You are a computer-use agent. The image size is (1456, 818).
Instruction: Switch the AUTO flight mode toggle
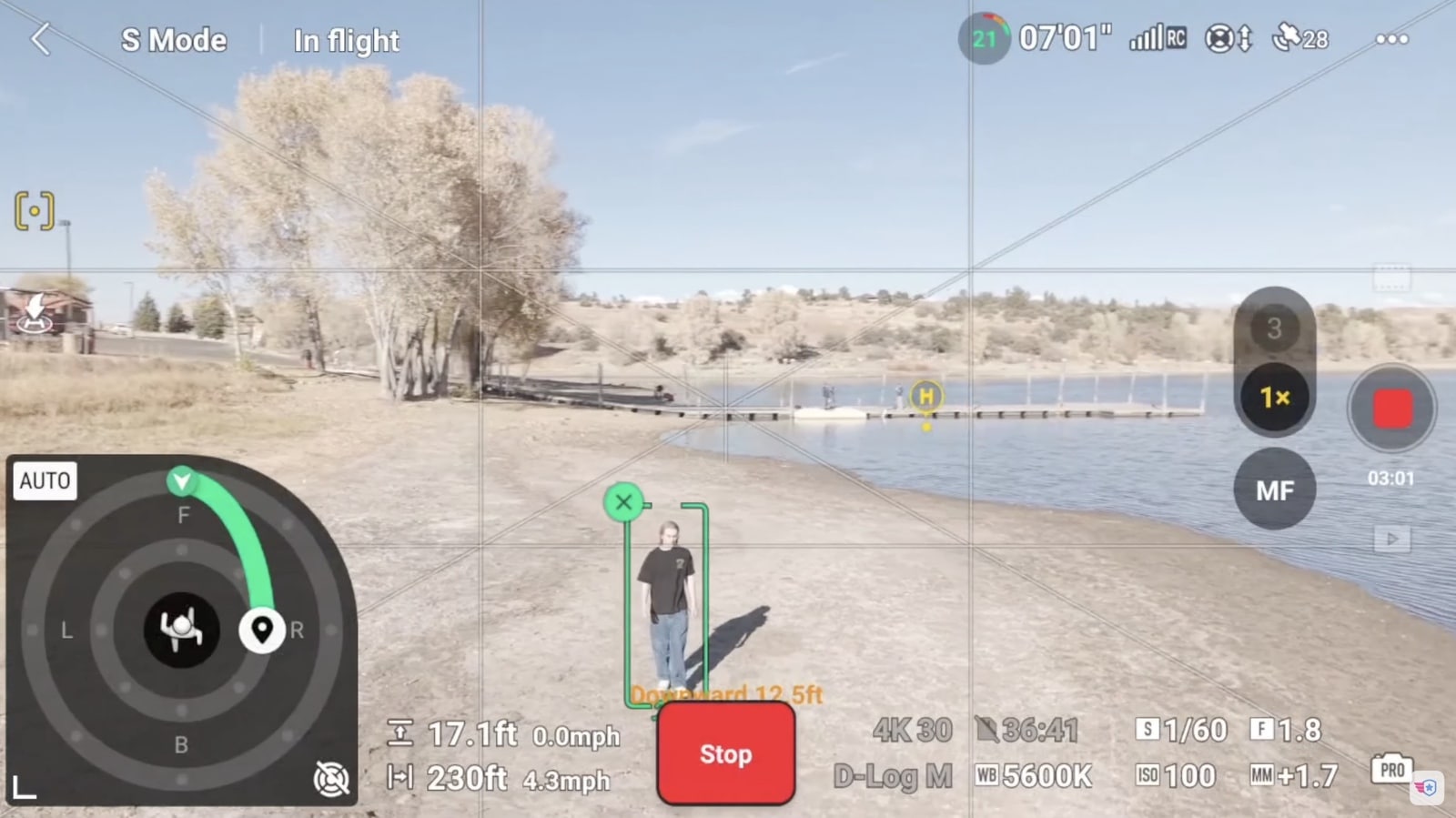pos(45,480)
